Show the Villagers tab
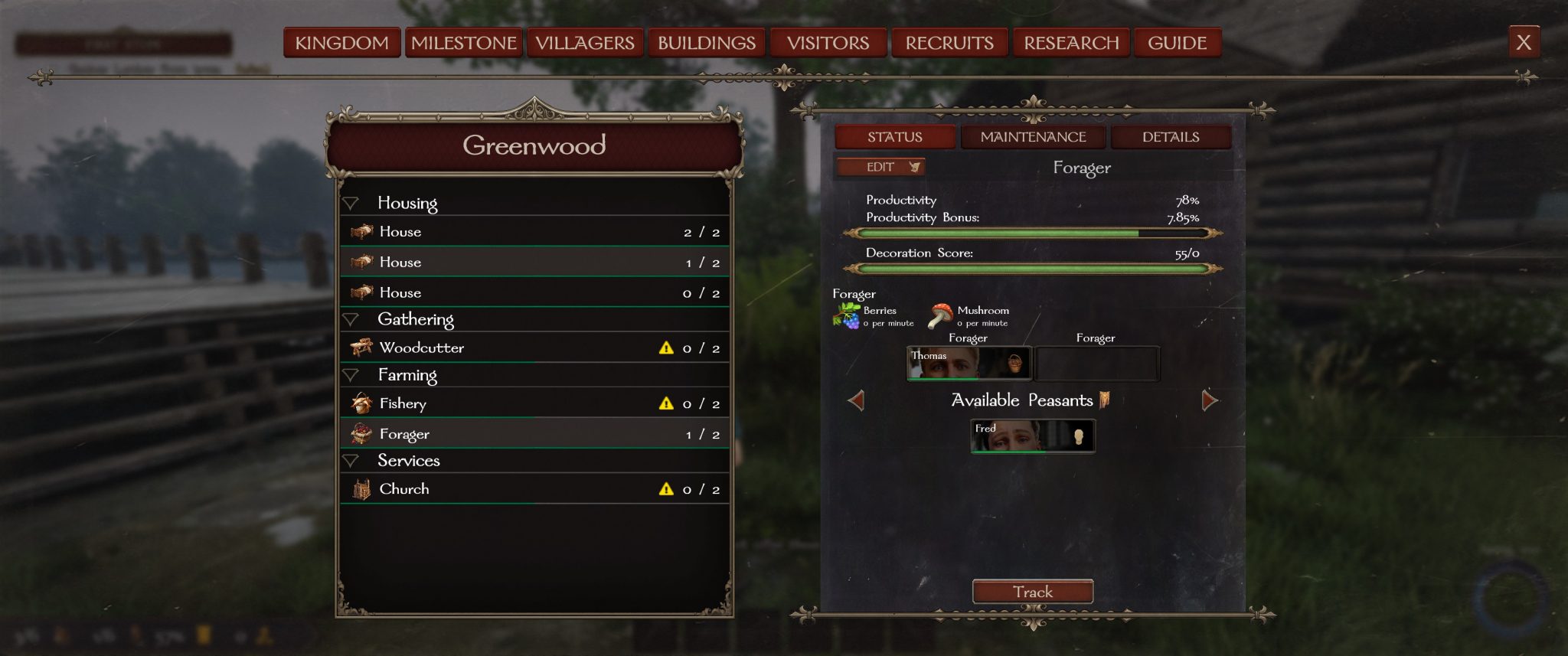1568x656 pixels. (585, 43)
